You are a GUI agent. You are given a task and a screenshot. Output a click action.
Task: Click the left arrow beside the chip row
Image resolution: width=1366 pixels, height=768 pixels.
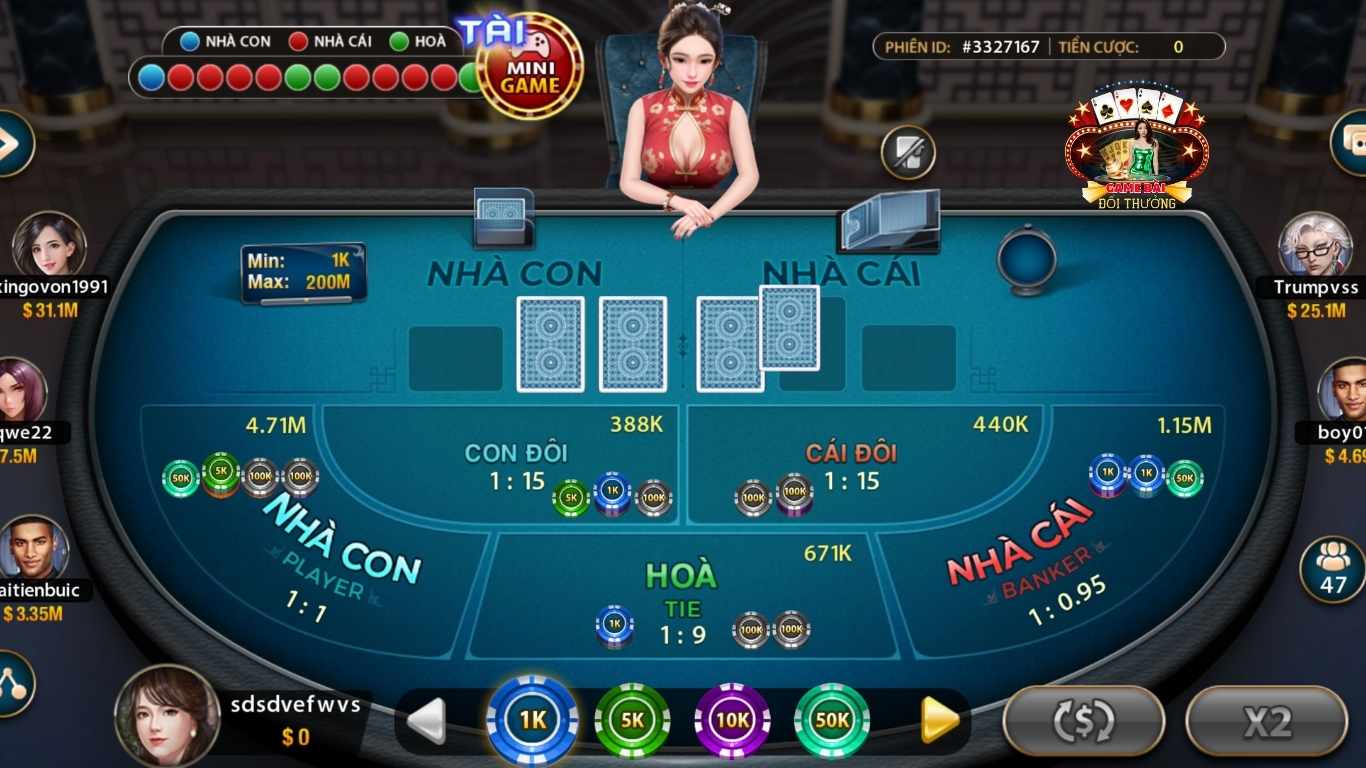pos(428,719)
